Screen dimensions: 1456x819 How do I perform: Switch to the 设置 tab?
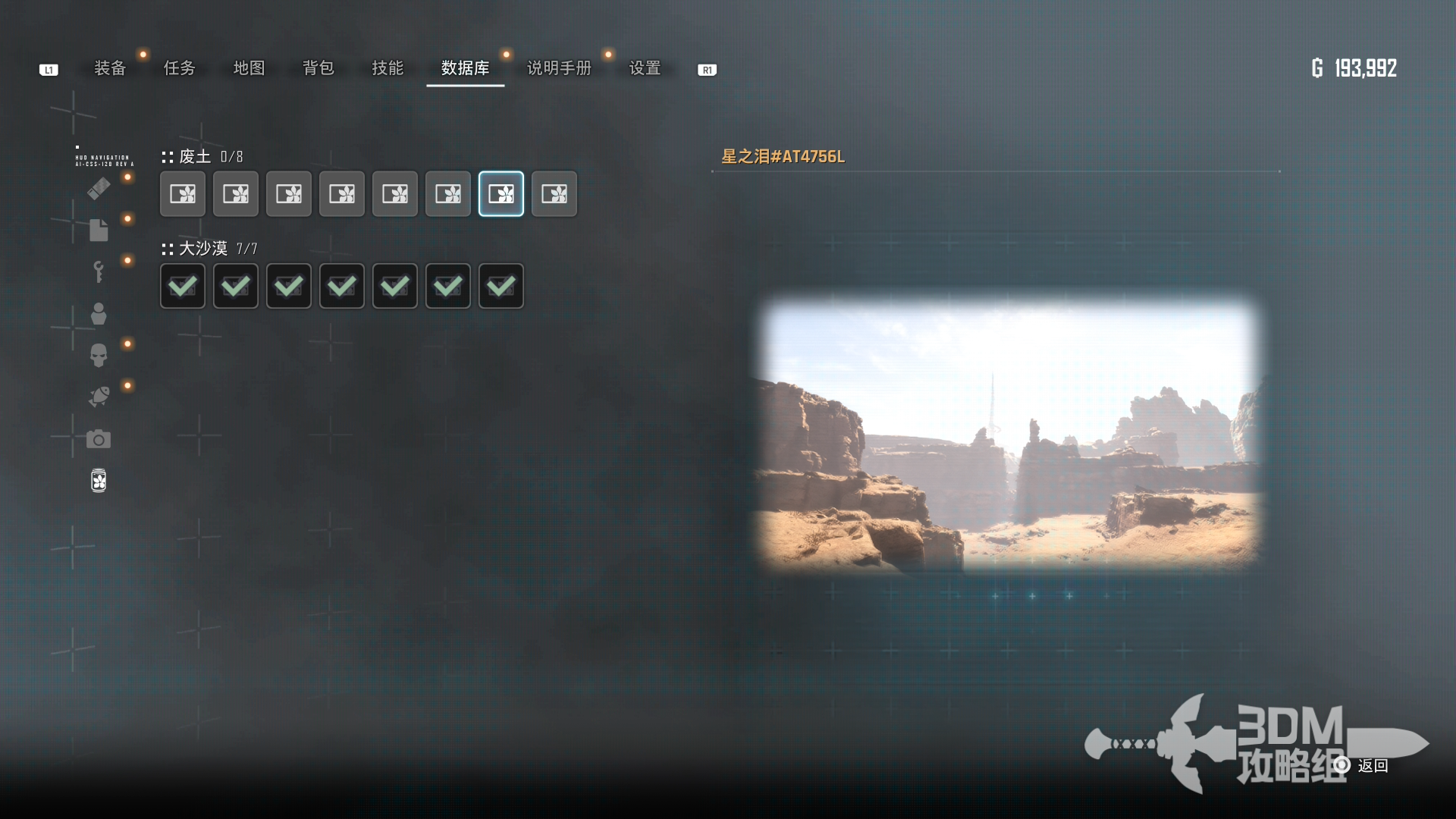tap(645, 68)
